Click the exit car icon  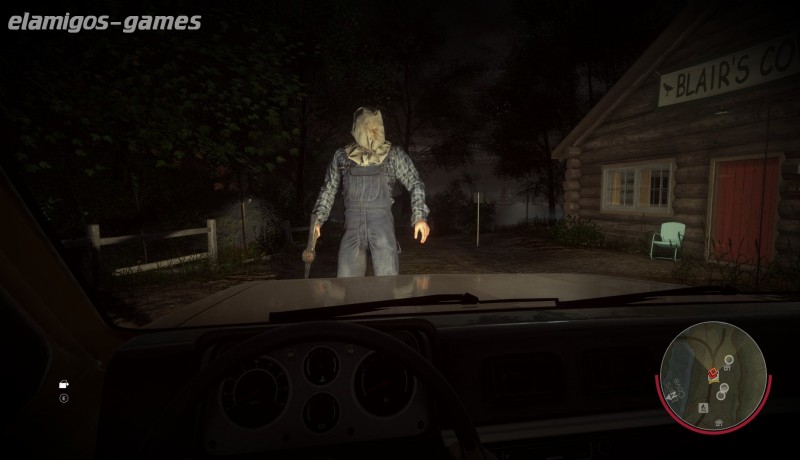(x=64, y=384)
